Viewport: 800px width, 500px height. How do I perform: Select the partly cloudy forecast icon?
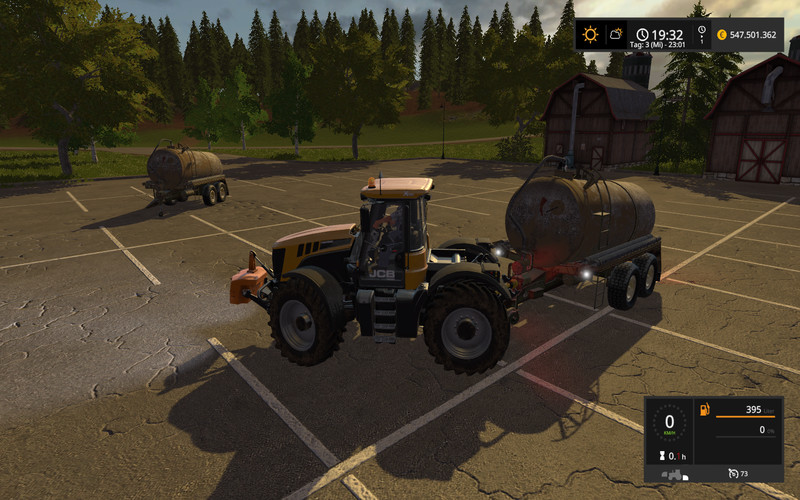pos(617,34)
